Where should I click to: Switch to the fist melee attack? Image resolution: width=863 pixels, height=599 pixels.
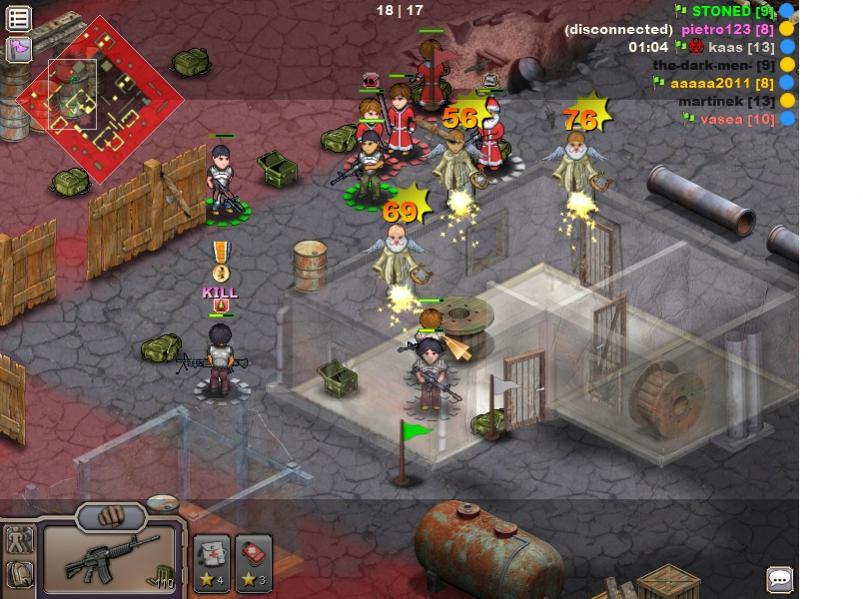click(x=111, y=517)
